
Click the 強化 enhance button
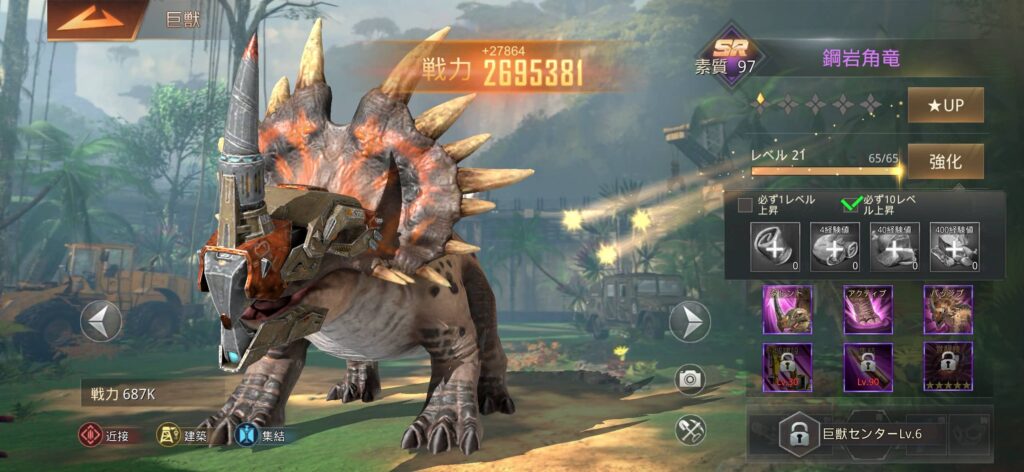[945, 161]
